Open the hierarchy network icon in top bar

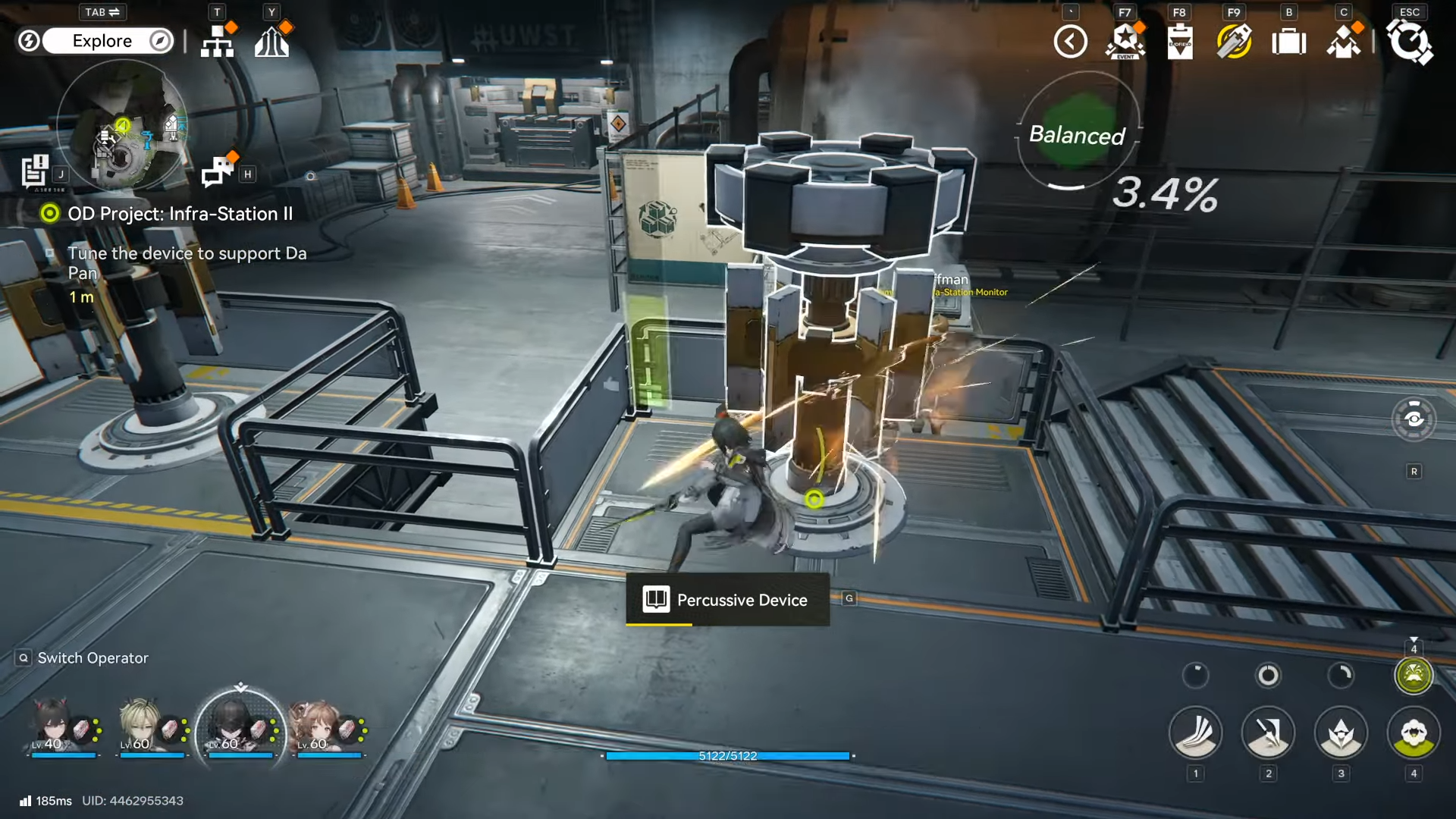[x=218, y=42]
